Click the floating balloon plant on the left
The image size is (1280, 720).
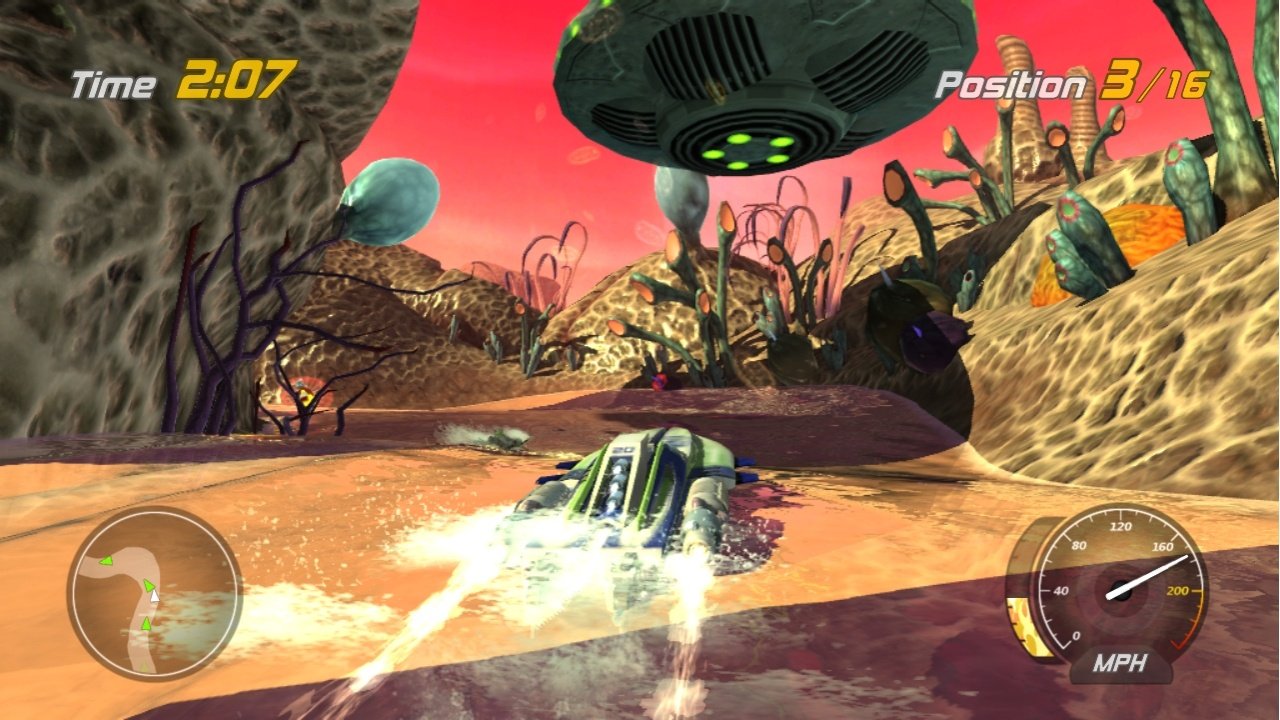390,200
